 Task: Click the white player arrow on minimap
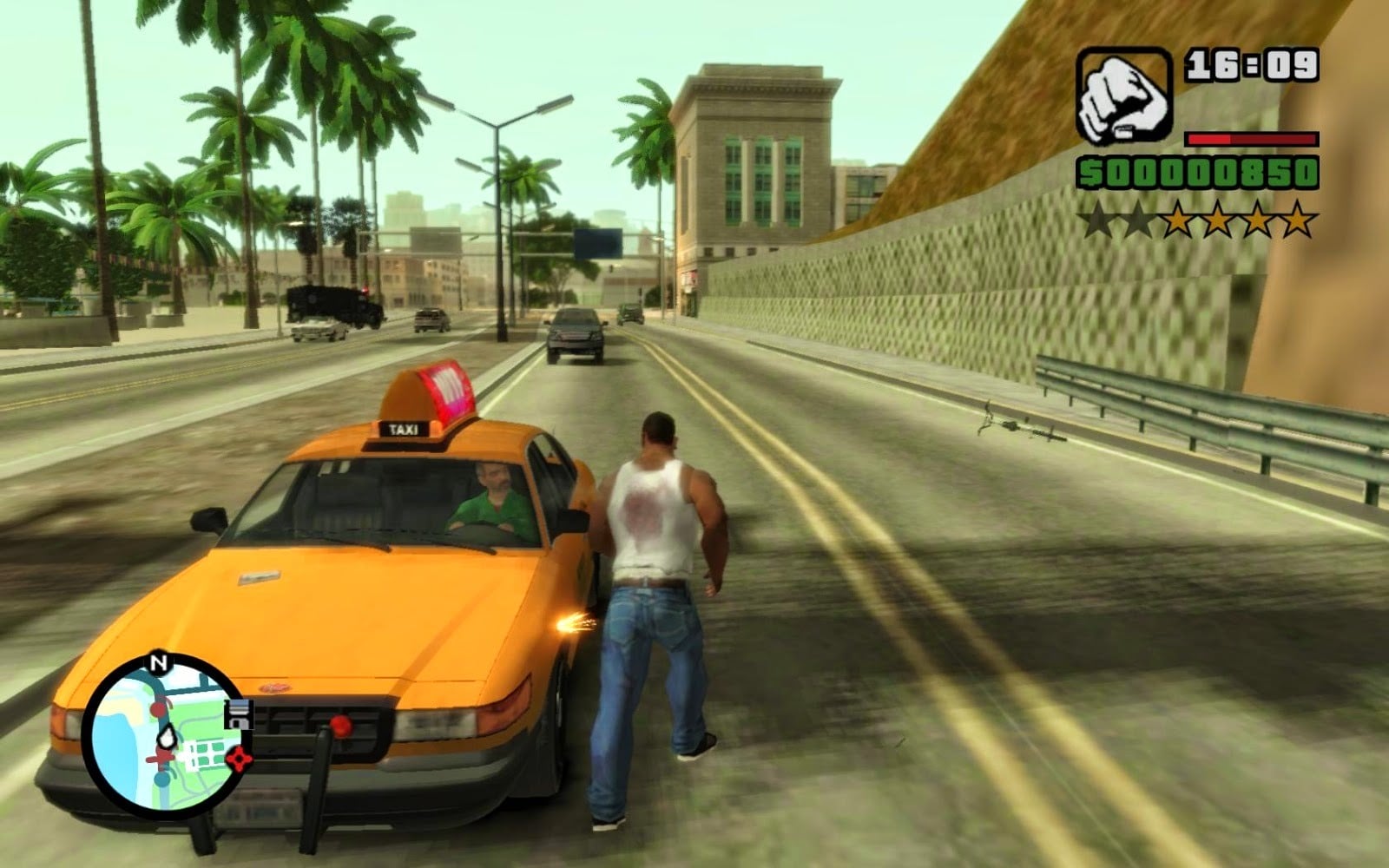point(165,737)
